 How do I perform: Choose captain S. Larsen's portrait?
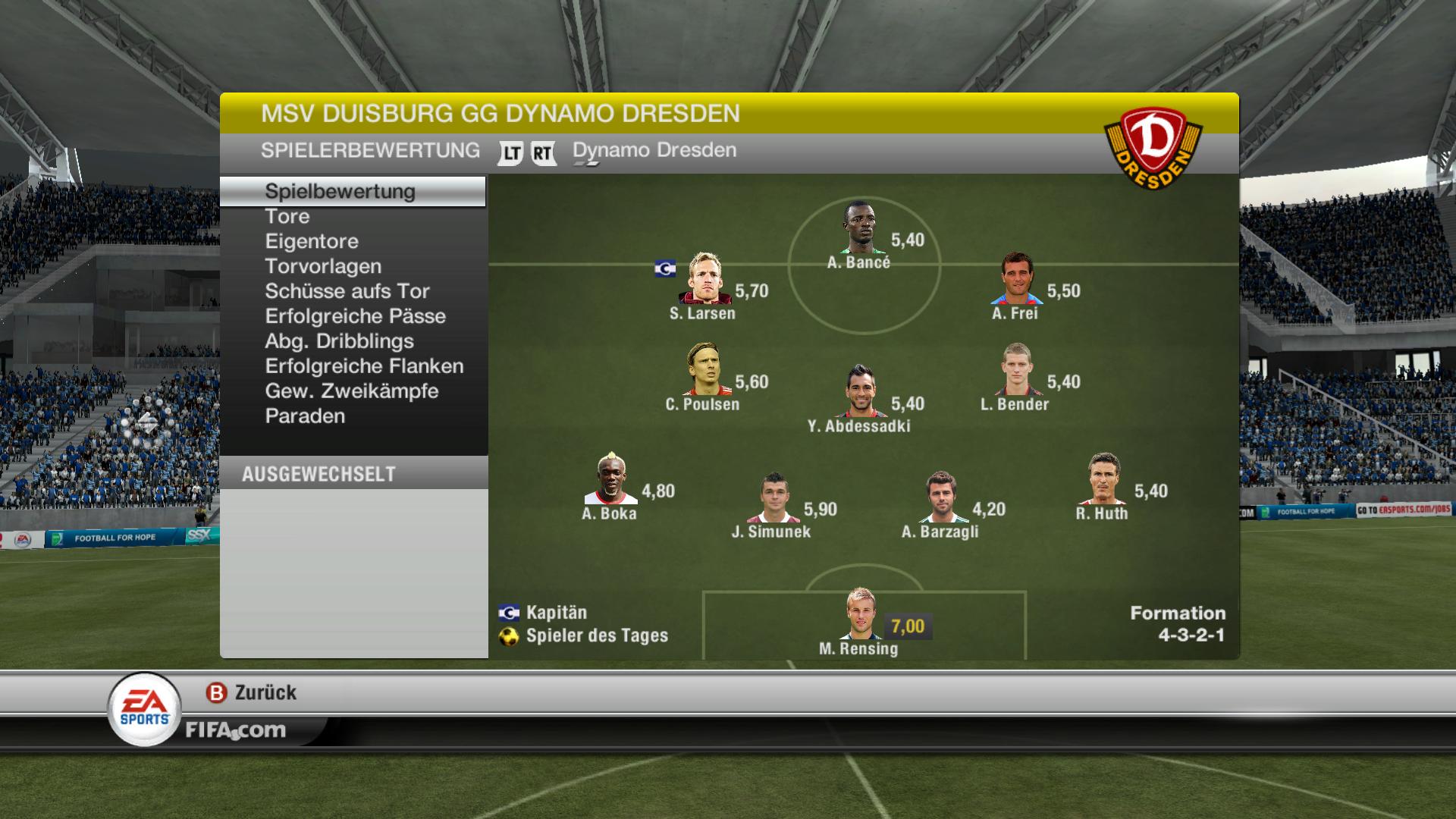point(704,278)
